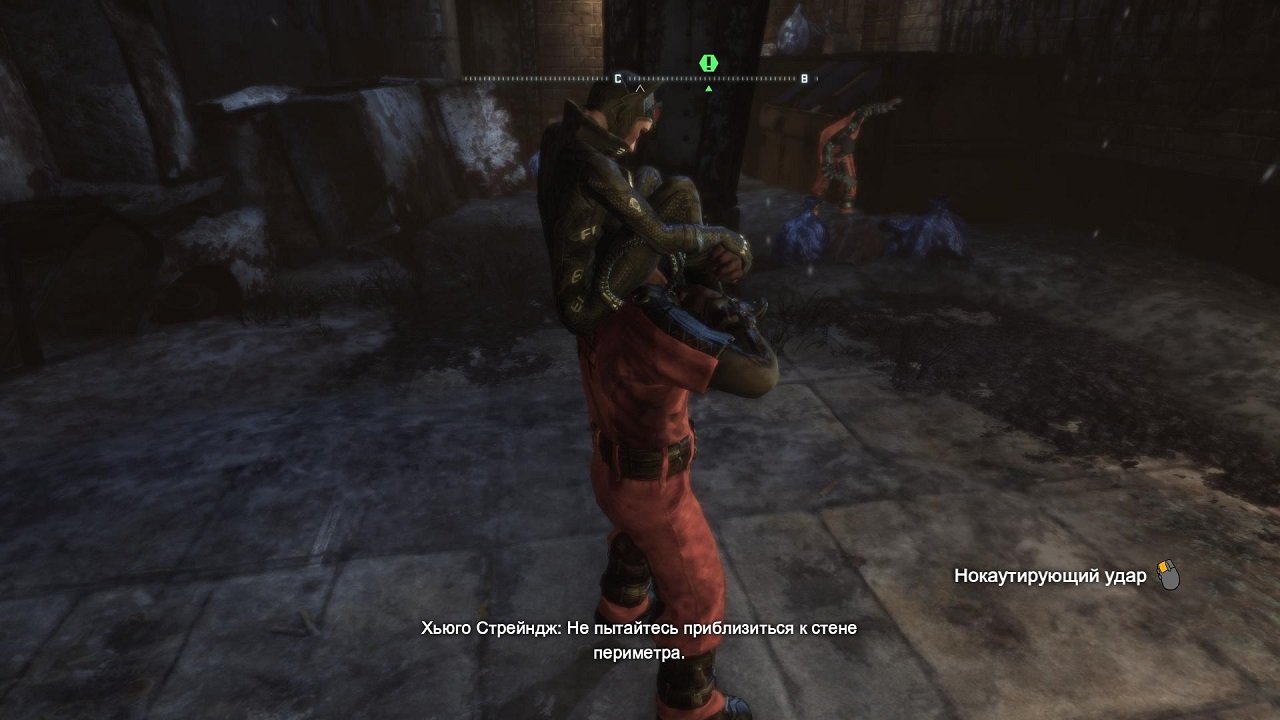The height and width of the screenshot is (720, 1280).
Task: Click the green objective exclamation marker
Action: pyautogui.click(x=707, y=63)
